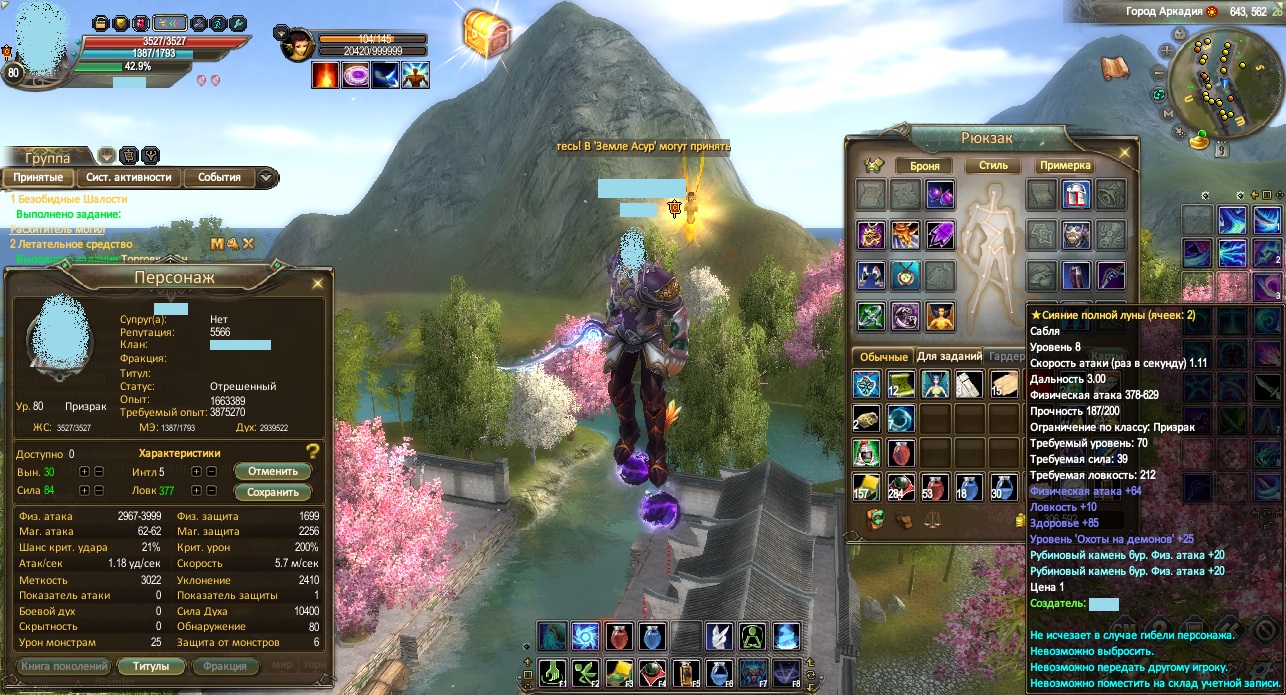1286x695 pixels.
Task: Open Книга поколений
Action: (x=63, y=666)
